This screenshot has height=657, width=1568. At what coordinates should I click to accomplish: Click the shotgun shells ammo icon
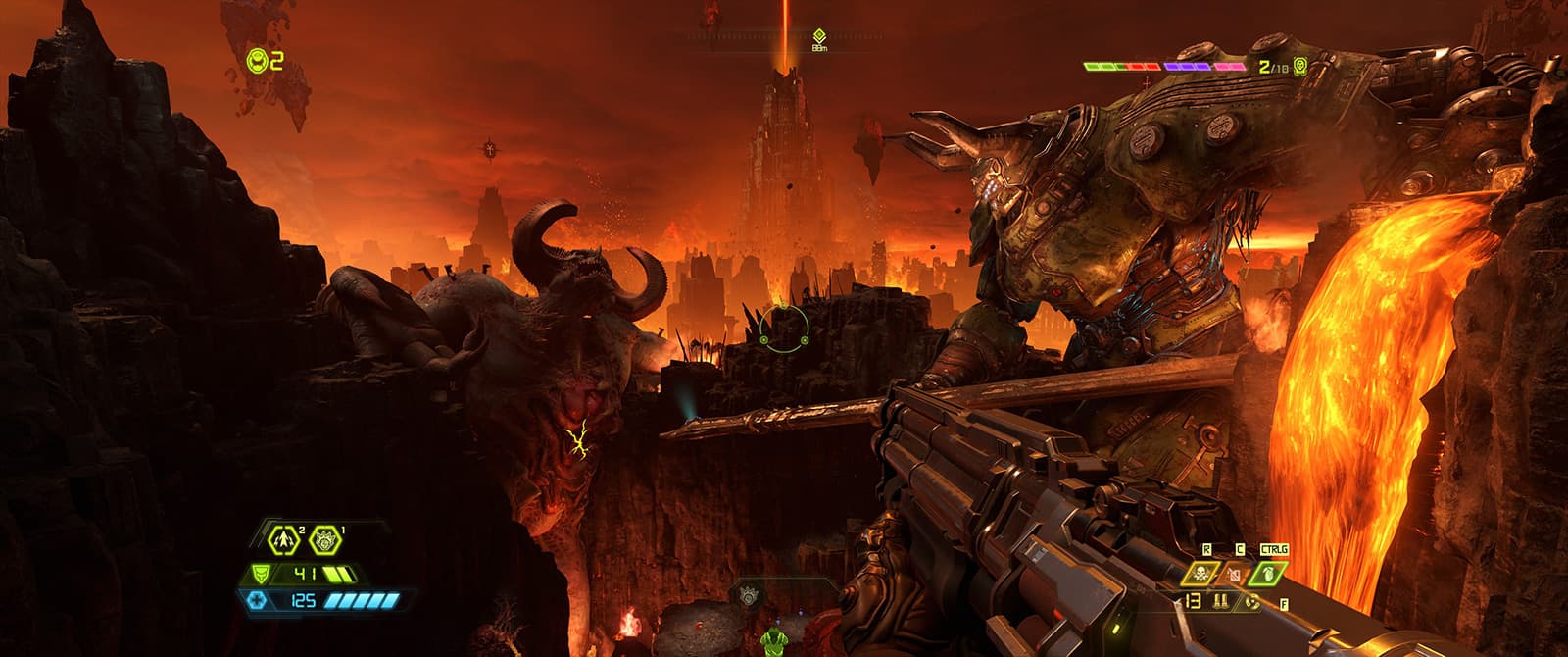(1222, 600)
